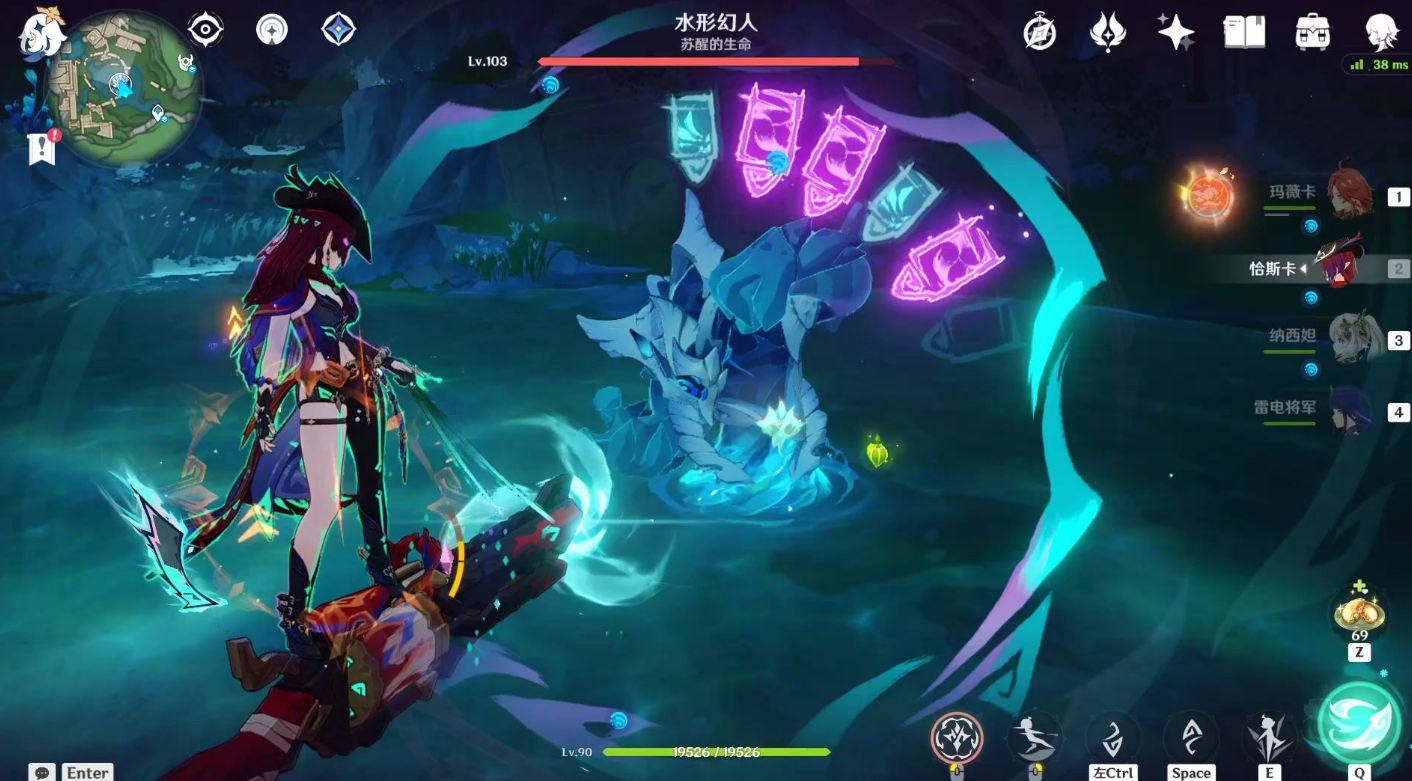Click the eye-shaped icon beside the minimap
1412x781 pixels.
205,29
